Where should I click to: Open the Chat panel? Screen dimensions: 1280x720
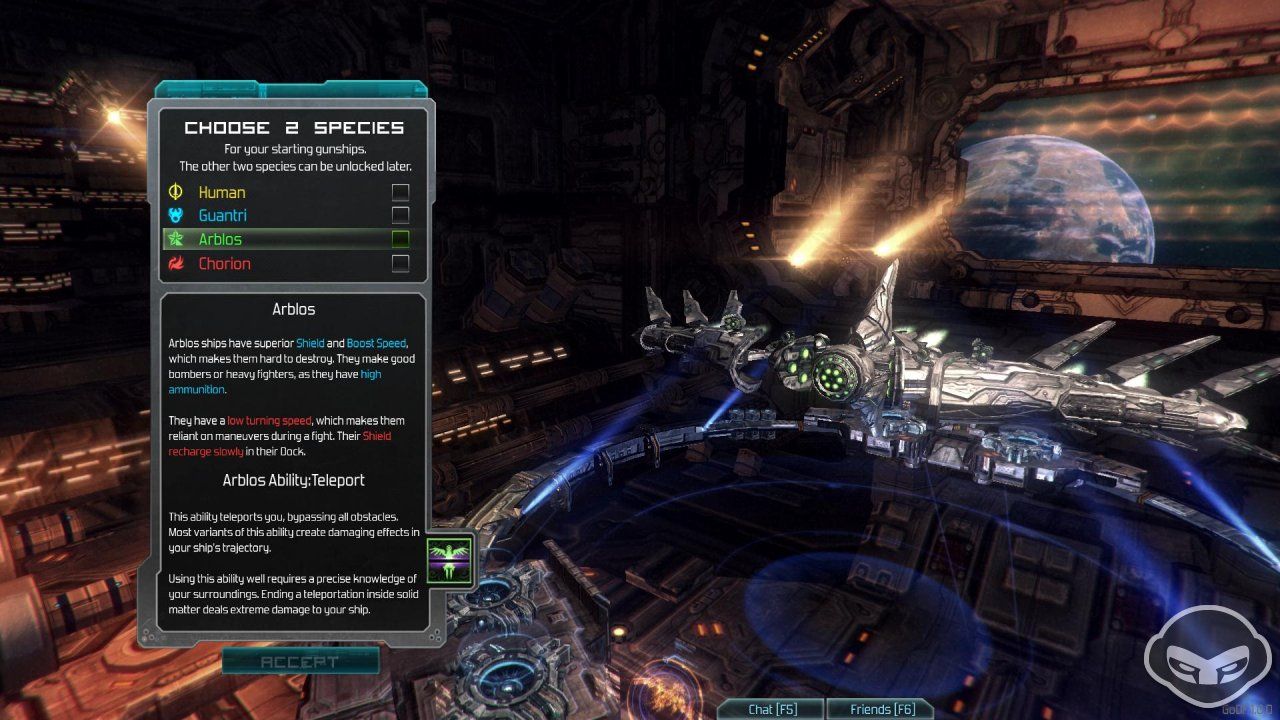[771, 709]
